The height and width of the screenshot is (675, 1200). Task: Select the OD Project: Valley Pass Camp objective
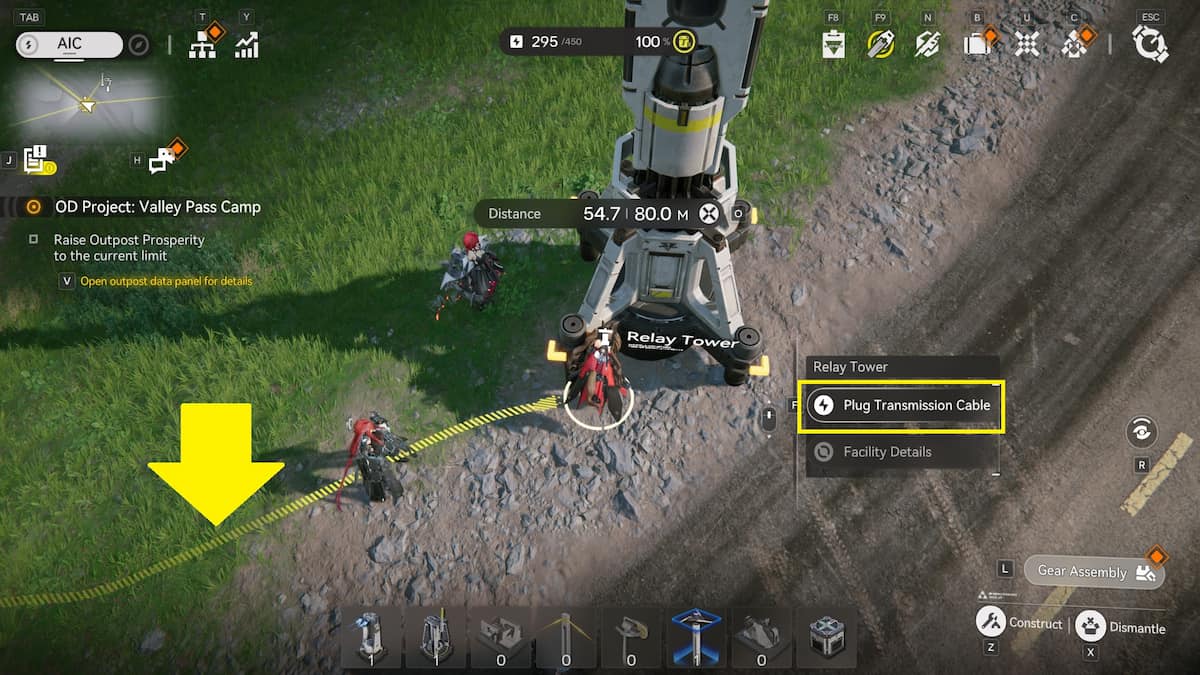157,207
